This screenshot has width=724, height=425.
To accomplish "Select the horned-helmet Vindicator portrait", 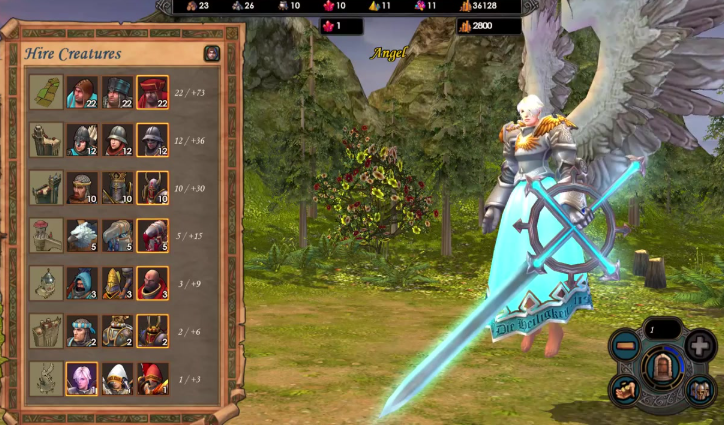I will 152,187.
